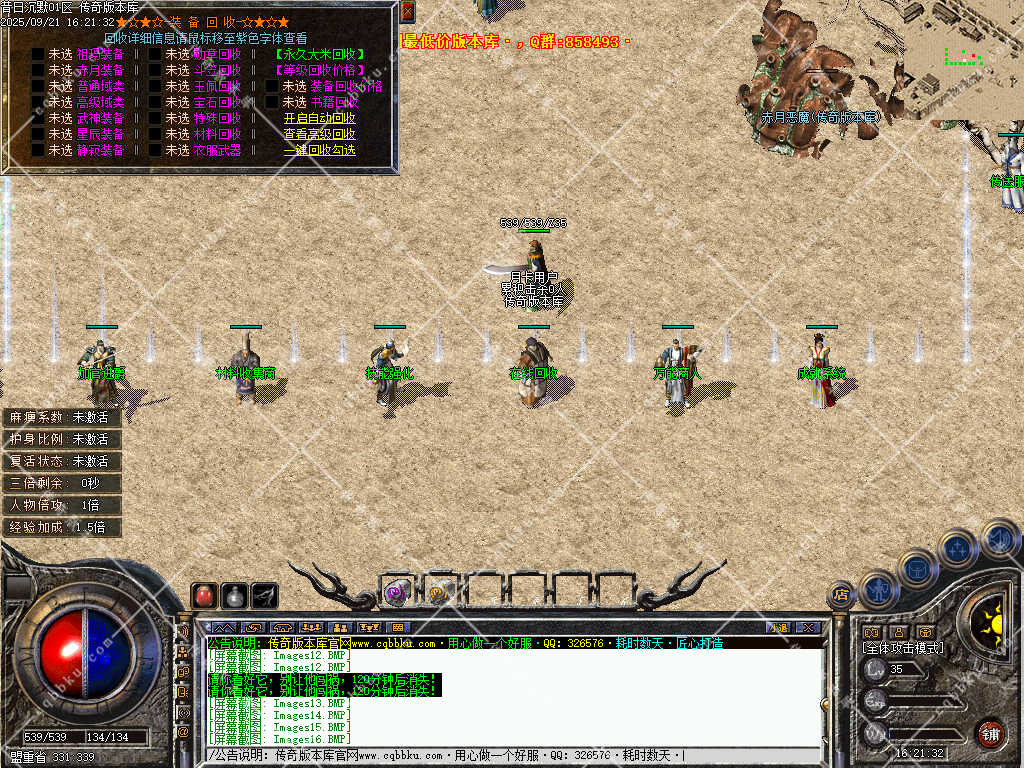1024x768 pixels.
Task: Tick the 书籍回收 checkbox
Action: tap(271, 102)
